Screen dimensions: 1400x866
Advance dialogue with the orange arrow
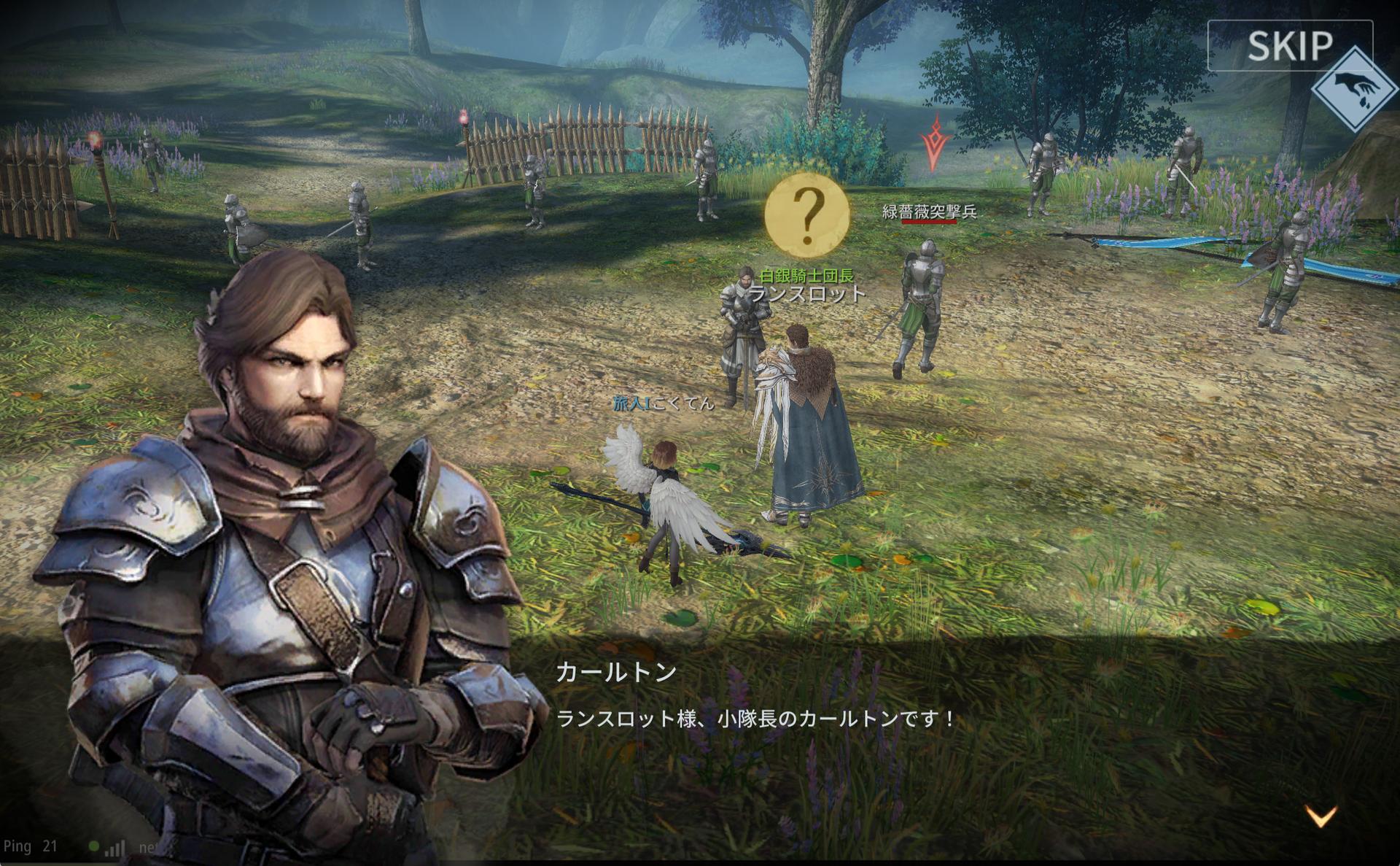pos(1321,816)
